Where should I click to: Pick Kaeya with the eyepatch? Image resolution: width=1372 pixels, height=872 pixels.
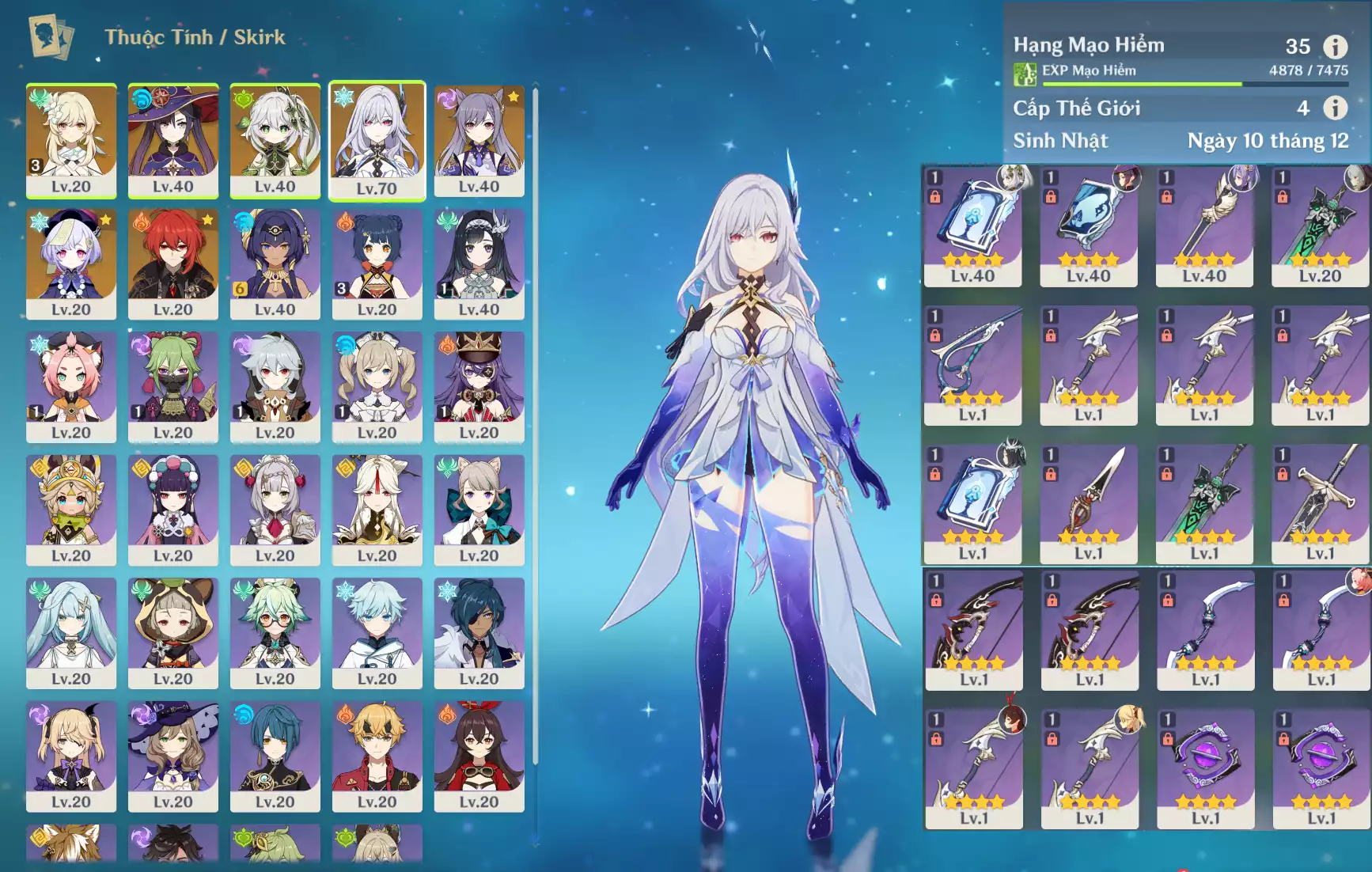pos(479,633)
